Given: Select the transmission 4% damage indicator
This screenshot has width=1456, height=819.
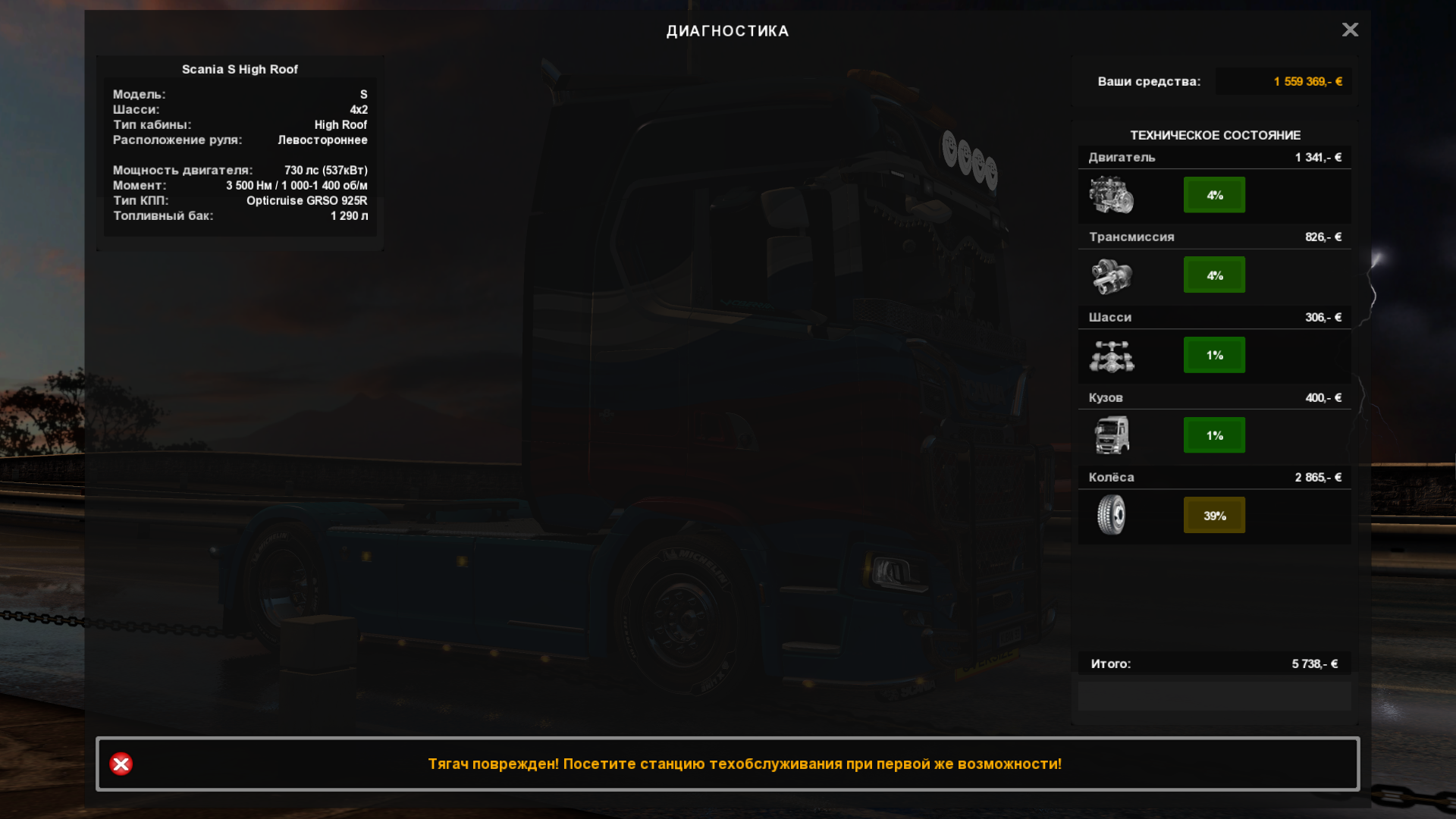Looking at the screenshot, I should click(x=1214, y=275).
